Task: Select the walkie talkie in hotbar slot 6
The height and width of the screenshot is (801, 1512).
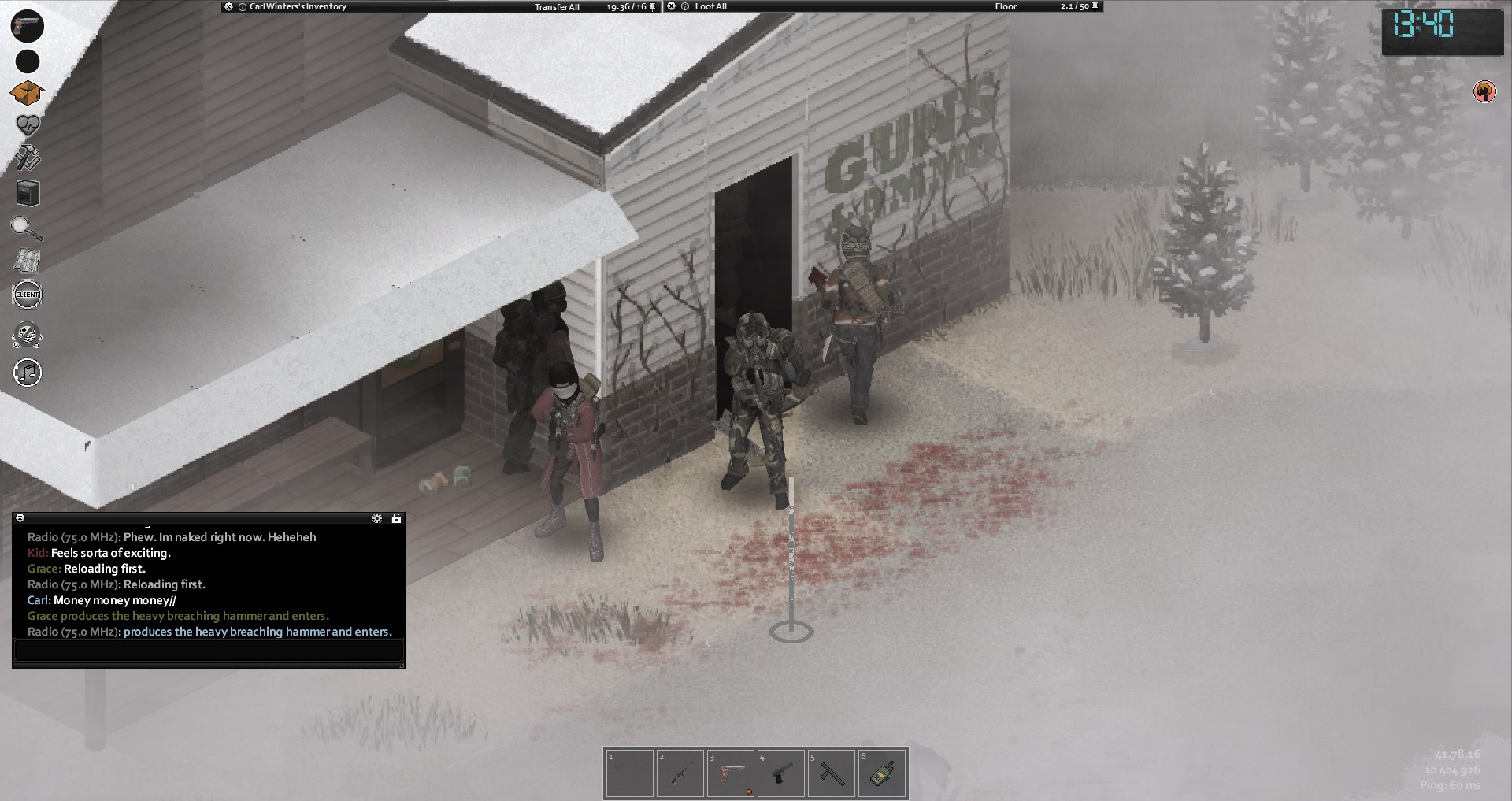Action: pyautogui.click(x=881, y=773)
